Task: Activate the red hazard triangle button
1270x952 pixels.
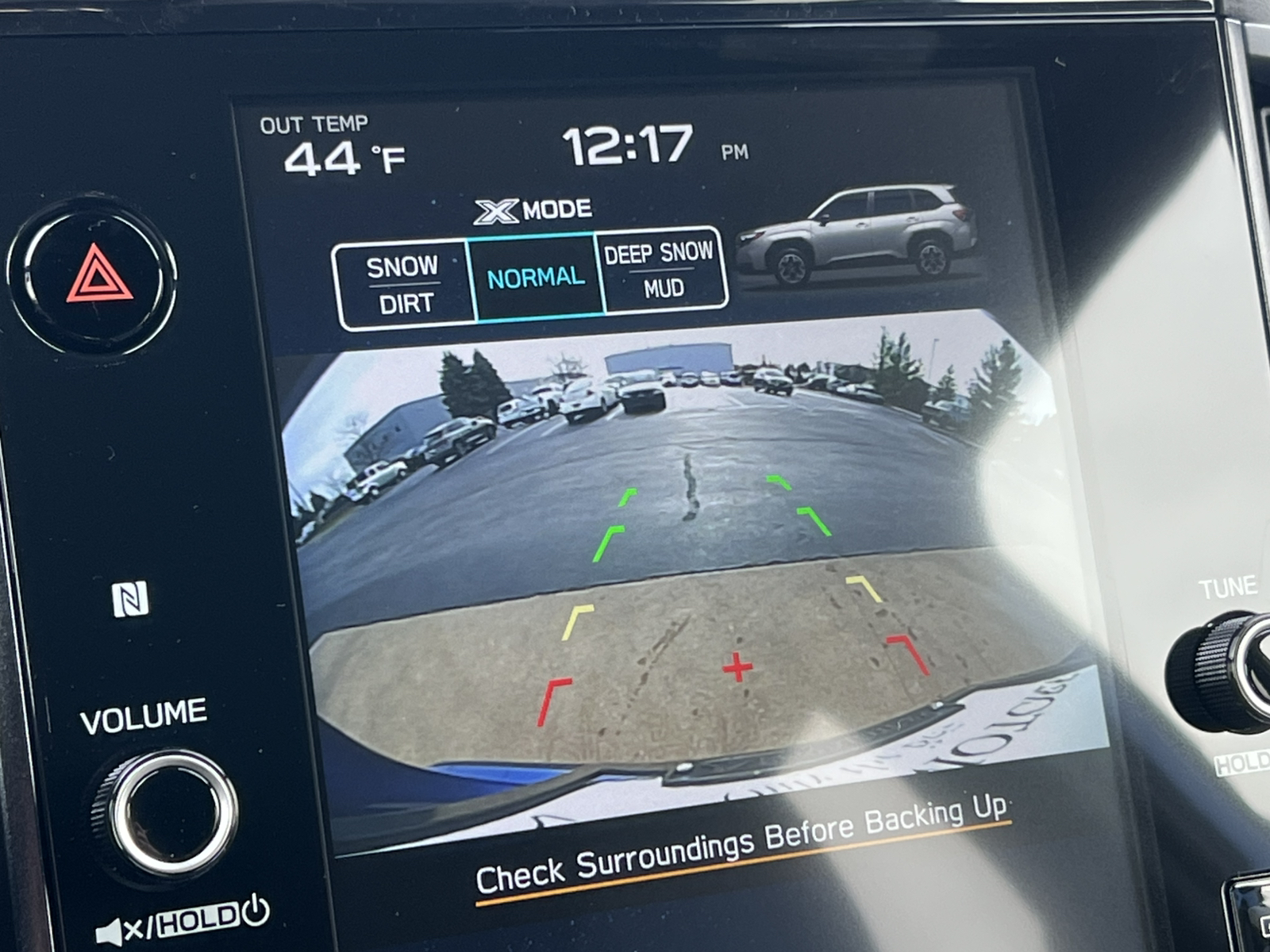Action: [x=98, y=274]
